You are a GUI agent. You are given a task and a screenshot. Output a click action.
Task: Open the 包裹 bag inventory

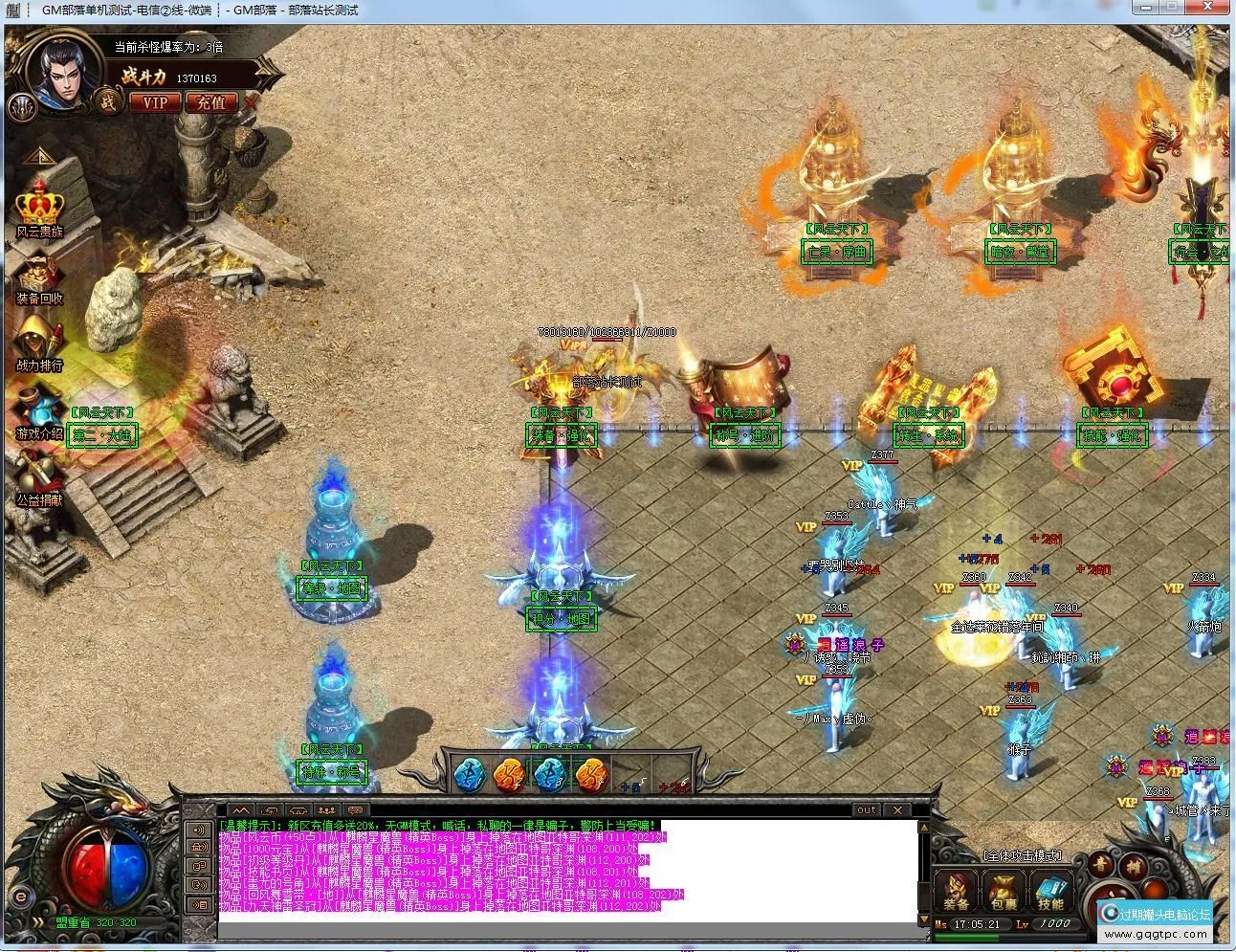(1004, 890)
